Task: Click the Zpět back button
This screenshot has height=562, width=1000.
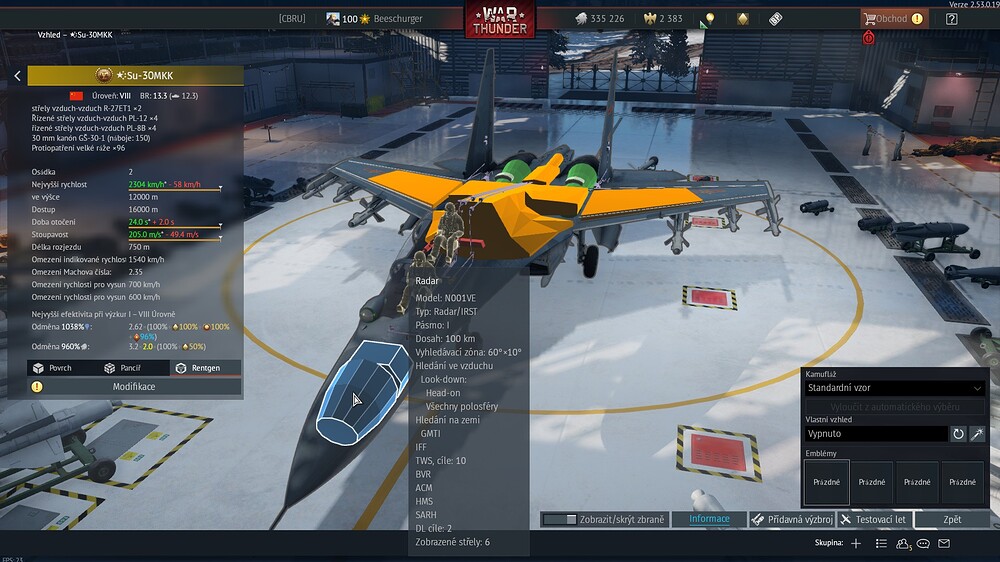Action: tap(952, 520)
